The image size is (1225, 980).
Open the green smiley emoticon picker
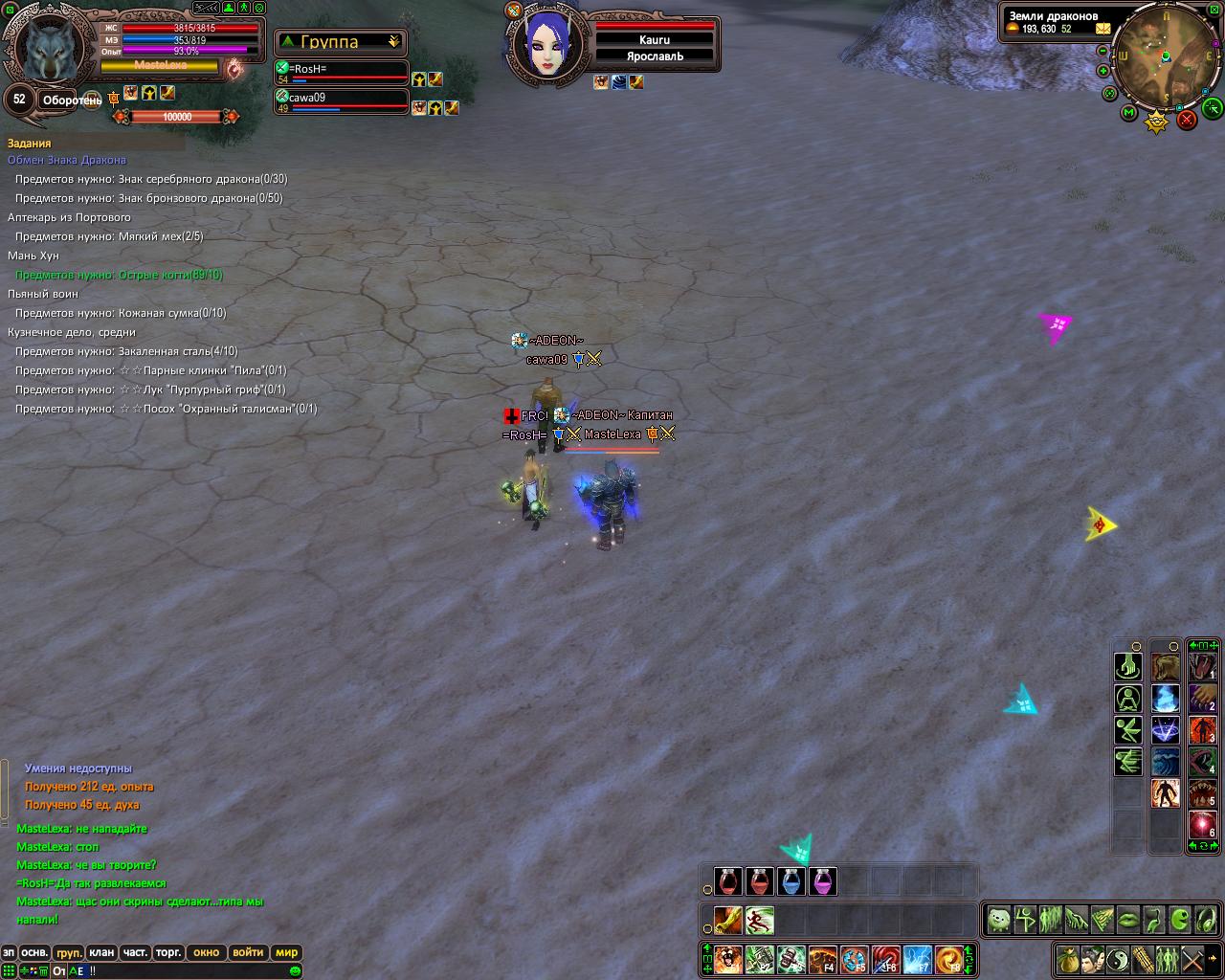(295, 970)
